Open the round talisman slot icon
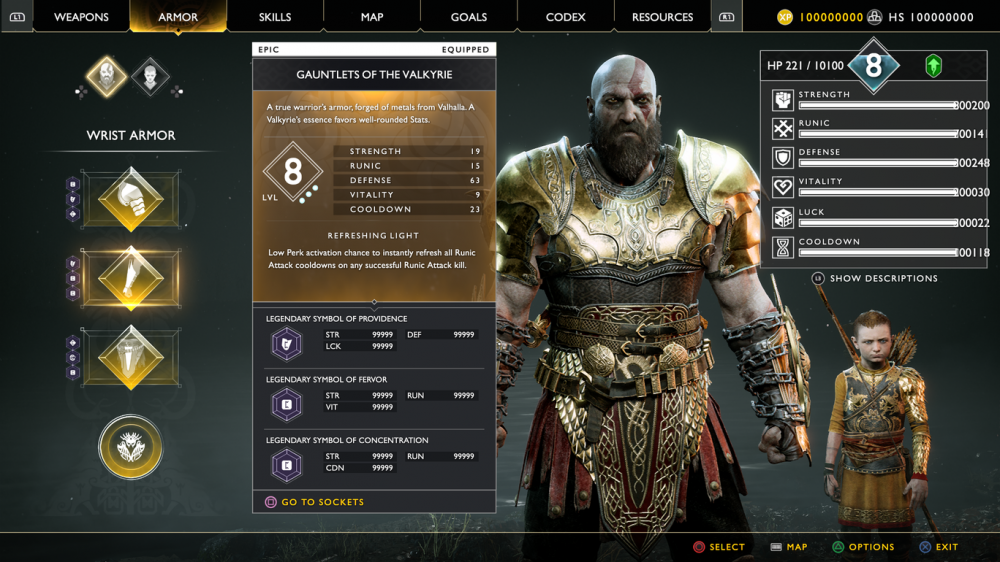This screenshot has width=1000, height=562. (131, 446)
